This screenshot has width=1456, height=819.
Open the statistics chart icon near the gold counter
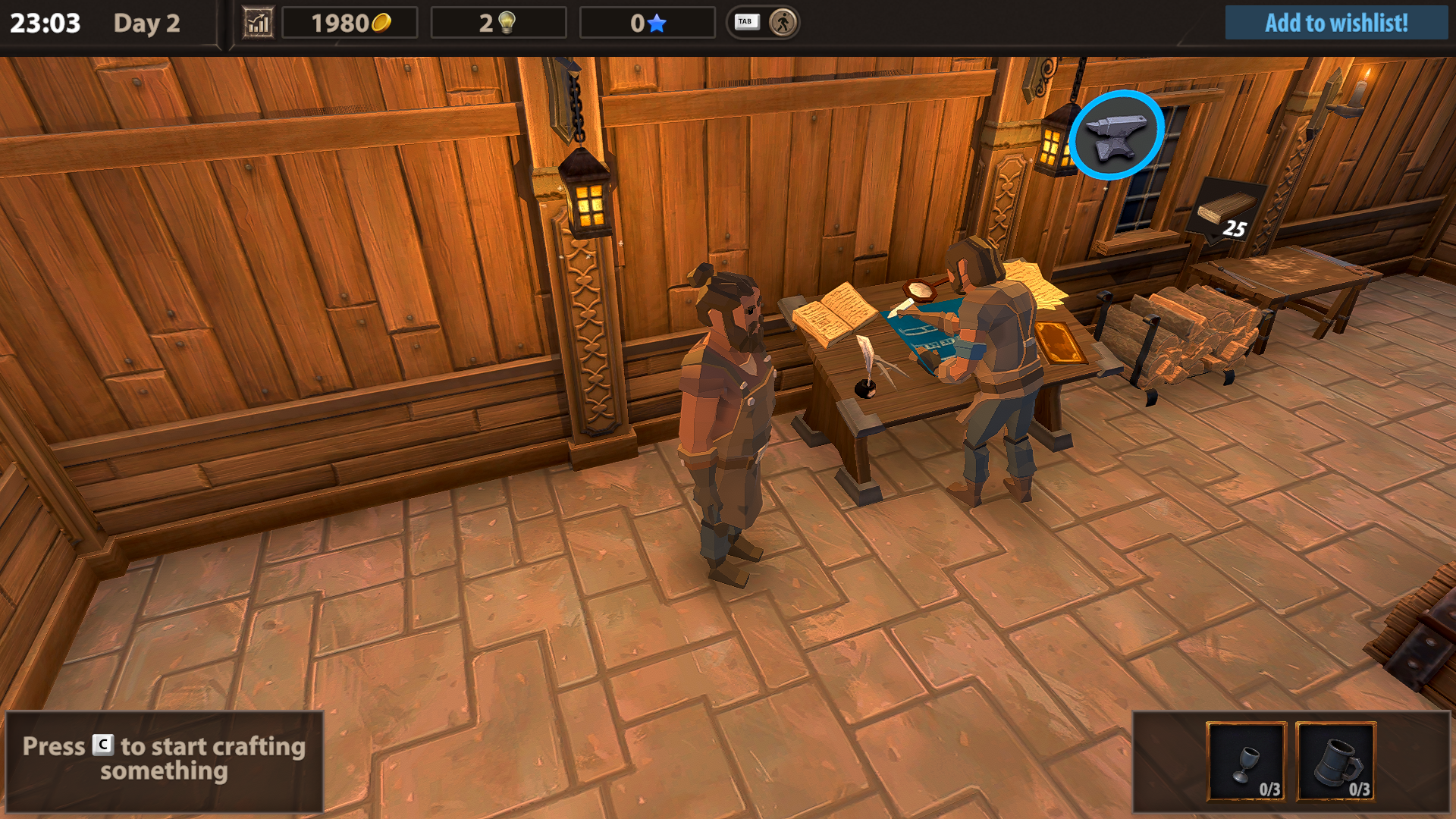point(258,23)
